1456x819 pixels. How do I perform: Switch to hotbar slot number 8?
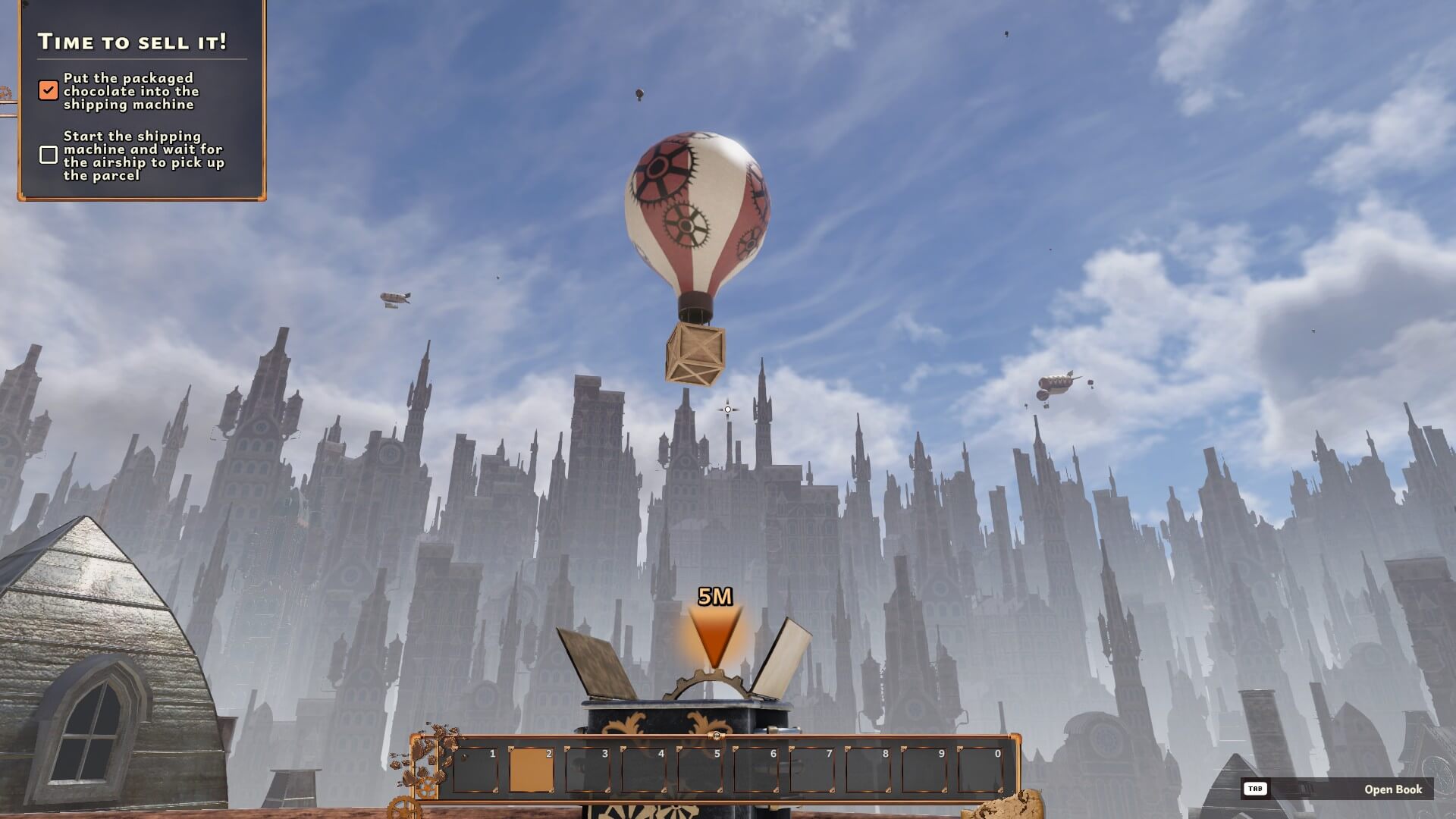(x=868, y=770)
